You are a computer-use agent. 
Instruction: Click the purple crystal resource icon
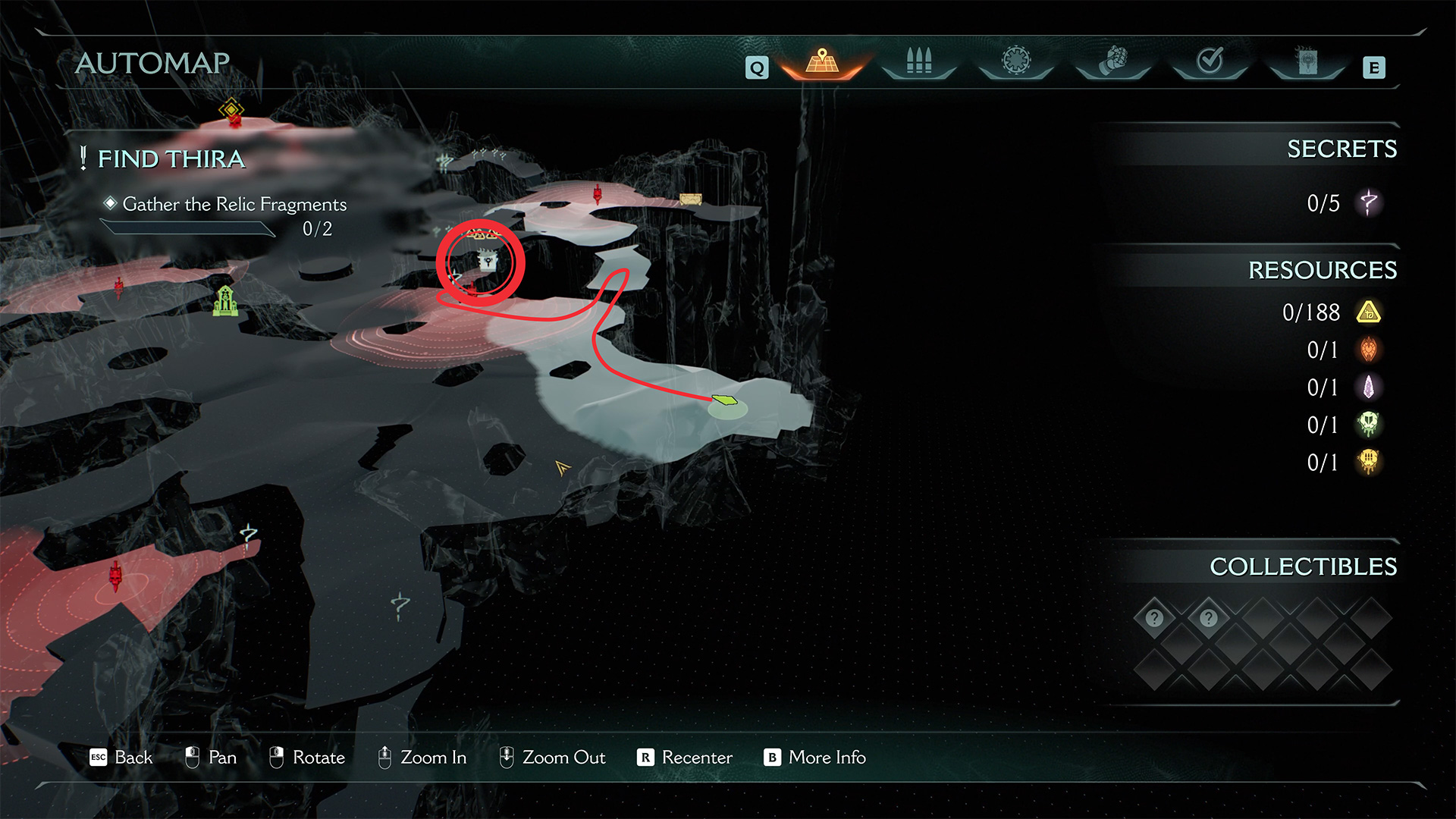click(x=1369, y=388)
